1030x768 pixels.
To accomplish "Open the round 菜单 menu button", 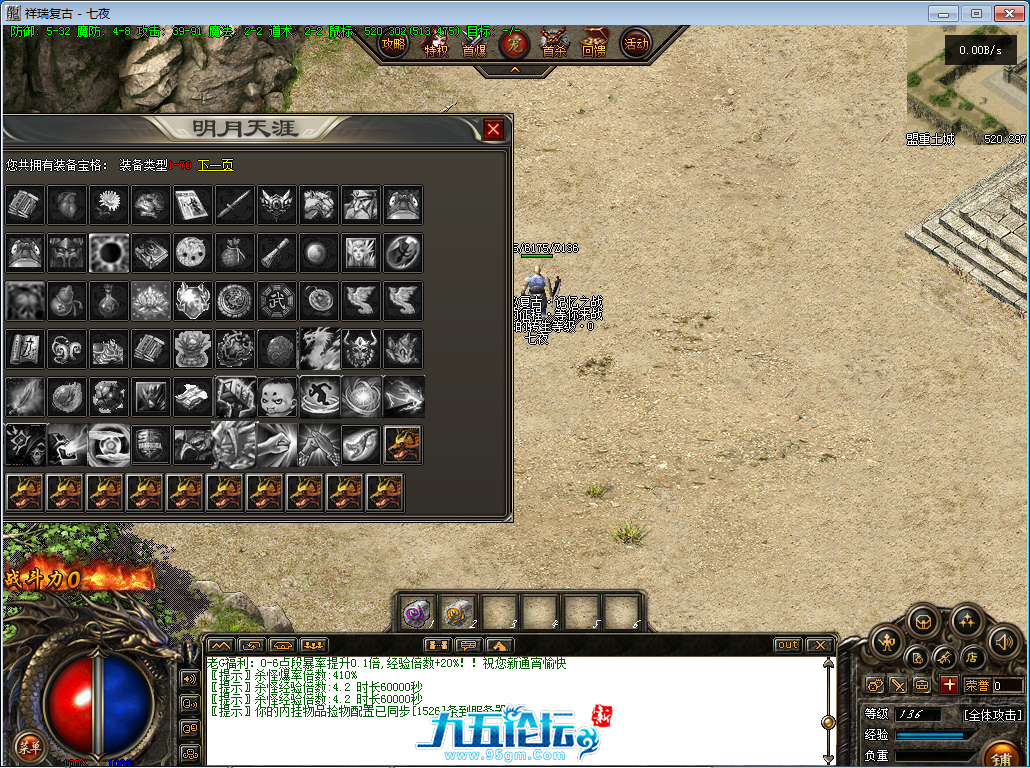I will click(x=29, y=745).
